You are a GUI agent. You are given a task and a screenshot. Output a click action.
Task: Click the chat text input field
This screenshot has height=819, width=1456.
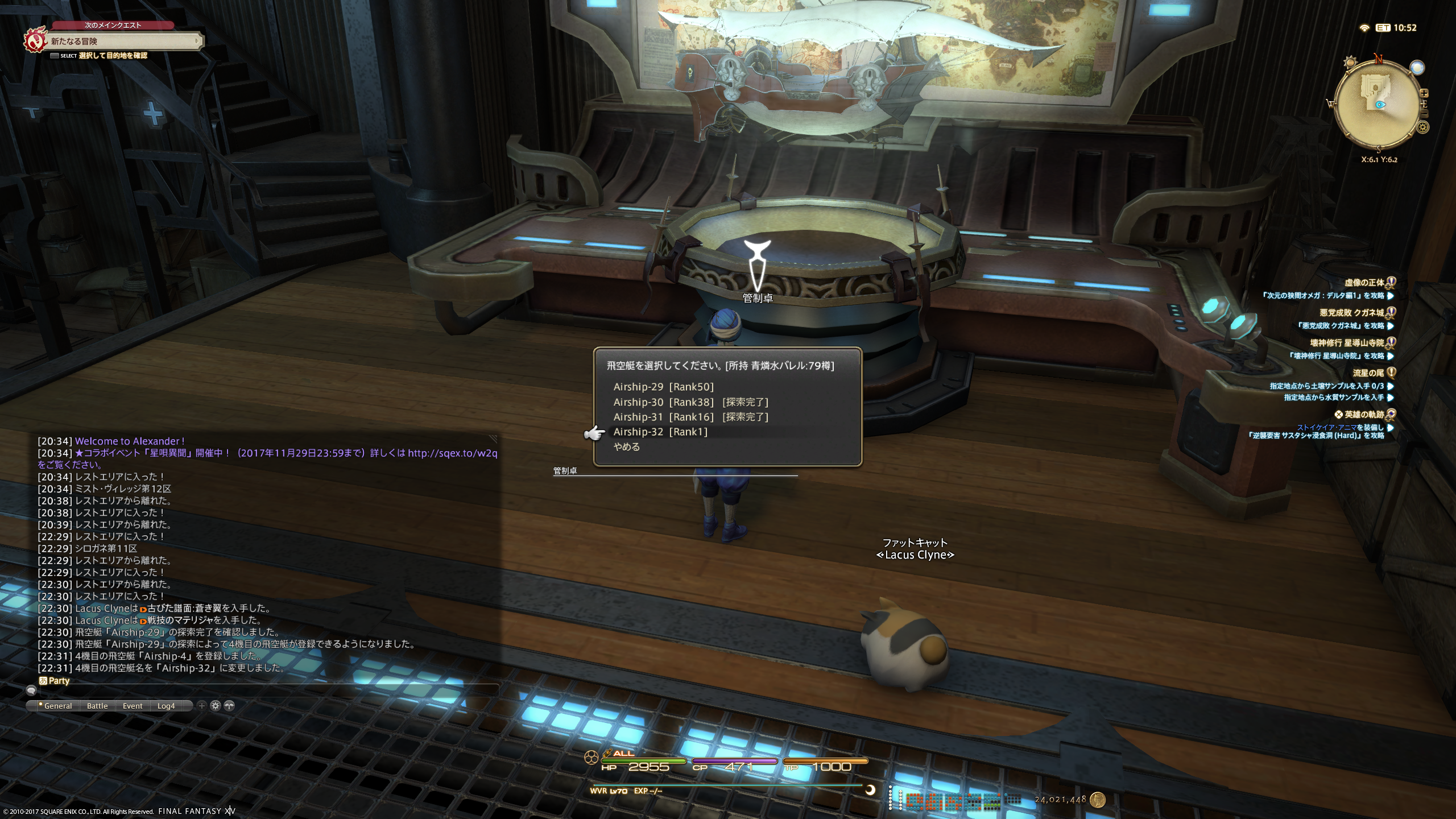coord(267,690)
